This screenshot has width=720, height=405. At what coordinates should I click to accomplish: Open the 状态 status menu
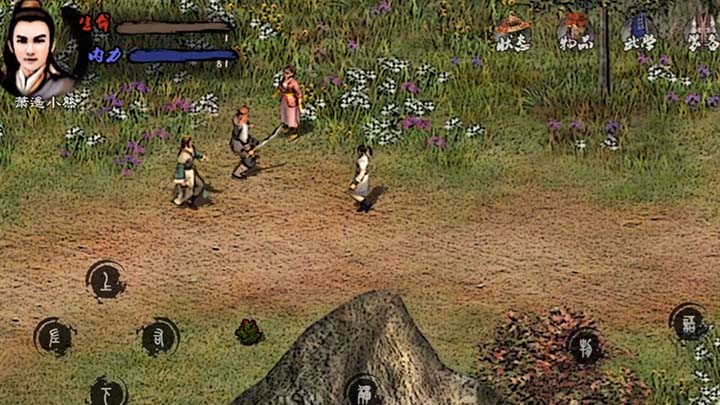point(513,33)
